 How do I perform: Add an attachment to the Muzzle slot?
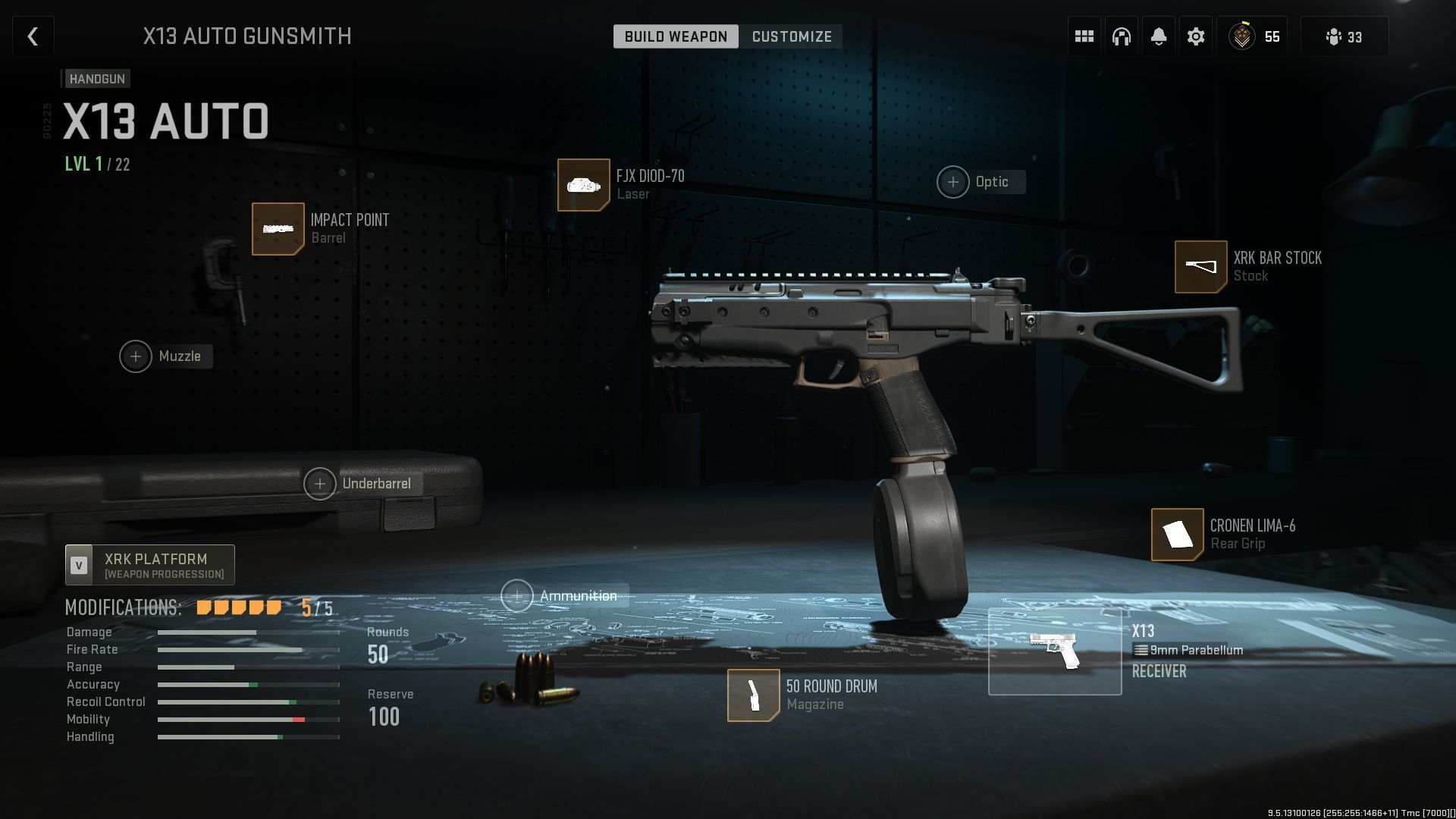136,356
